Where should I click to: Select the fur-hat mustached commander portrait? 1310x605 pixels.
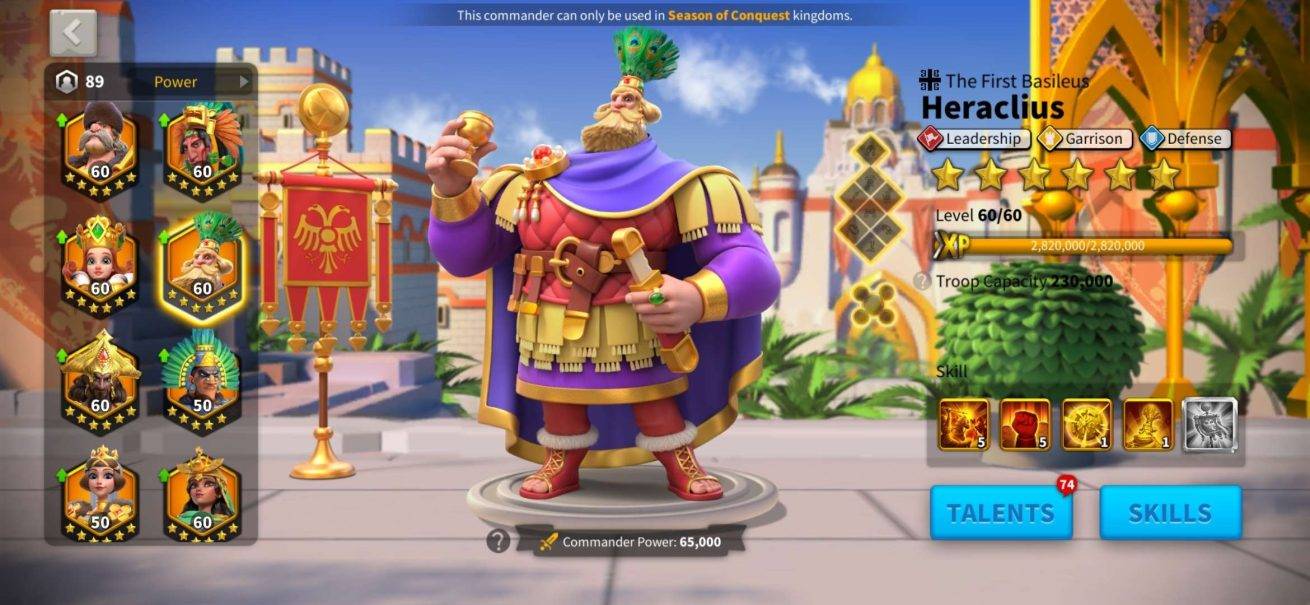100,147
